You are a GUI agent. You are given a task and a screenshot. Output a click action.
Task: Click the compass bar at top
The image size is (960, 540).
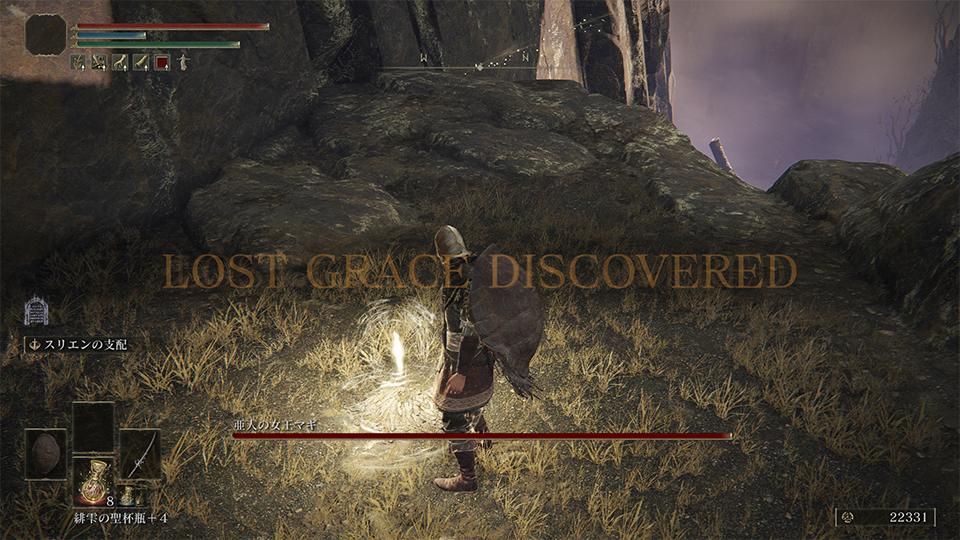tap(480, 68)
